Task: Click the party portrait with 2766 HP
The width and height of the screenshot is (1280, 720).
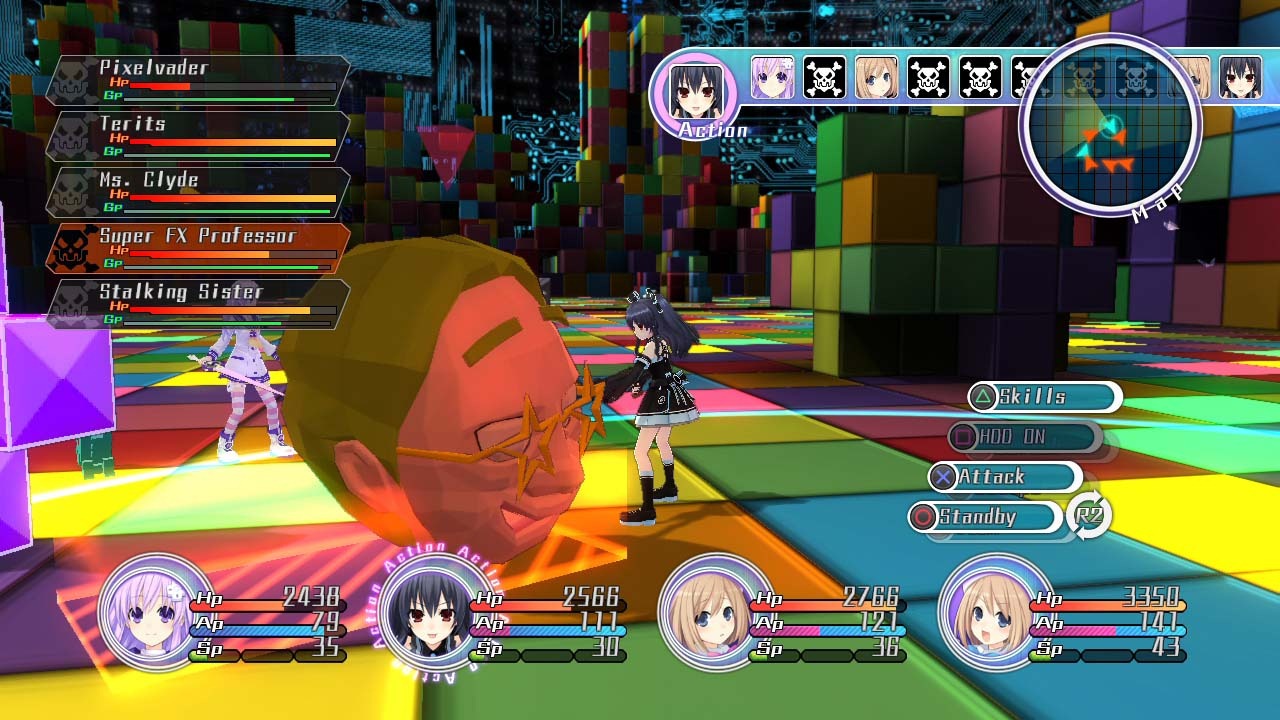Action: [715, 612]
